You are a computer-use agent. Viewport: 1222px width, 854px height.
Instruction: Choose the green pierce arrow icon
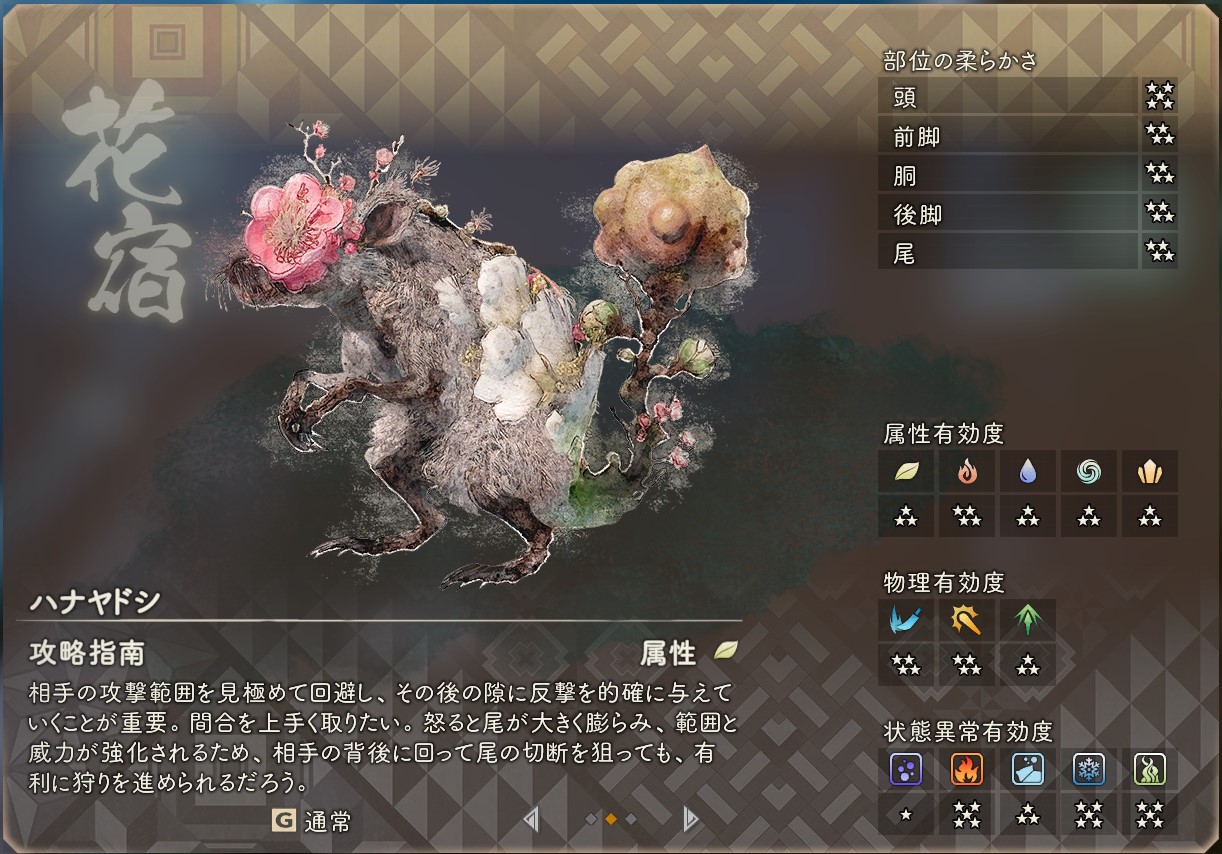tap(1028, 620)
